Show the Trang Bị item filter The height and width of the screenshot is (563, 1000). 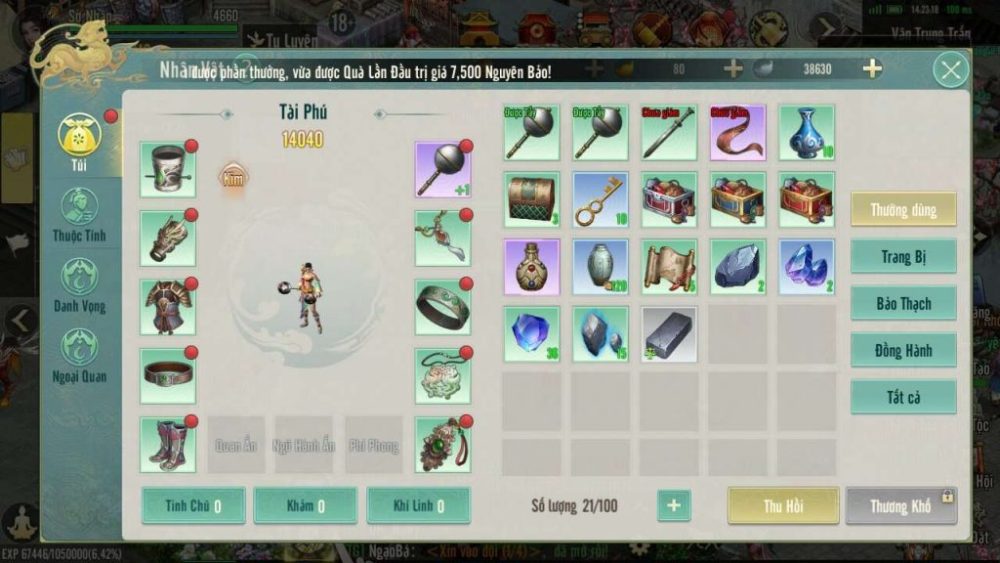tap(903, 257)
